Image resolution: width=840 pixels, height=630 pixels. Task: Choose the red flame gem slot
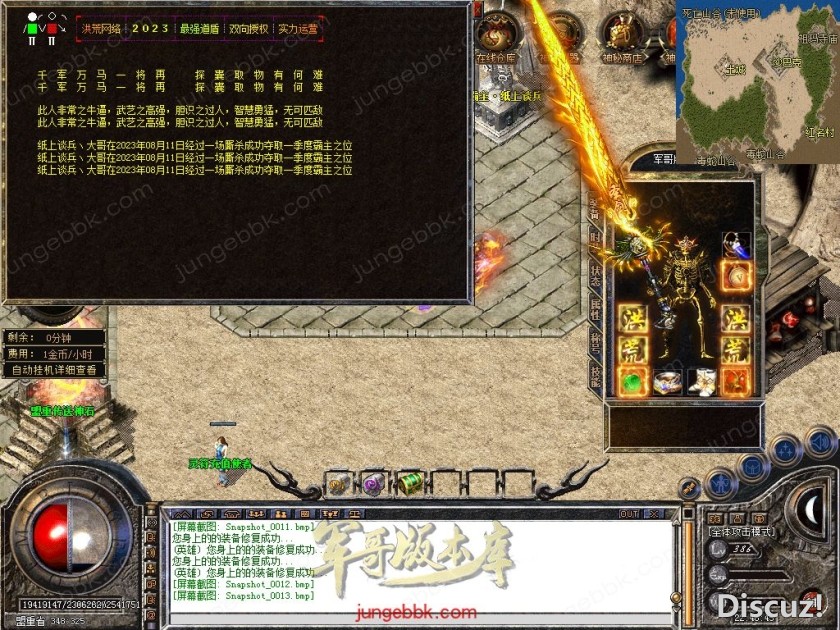point(736,381)
